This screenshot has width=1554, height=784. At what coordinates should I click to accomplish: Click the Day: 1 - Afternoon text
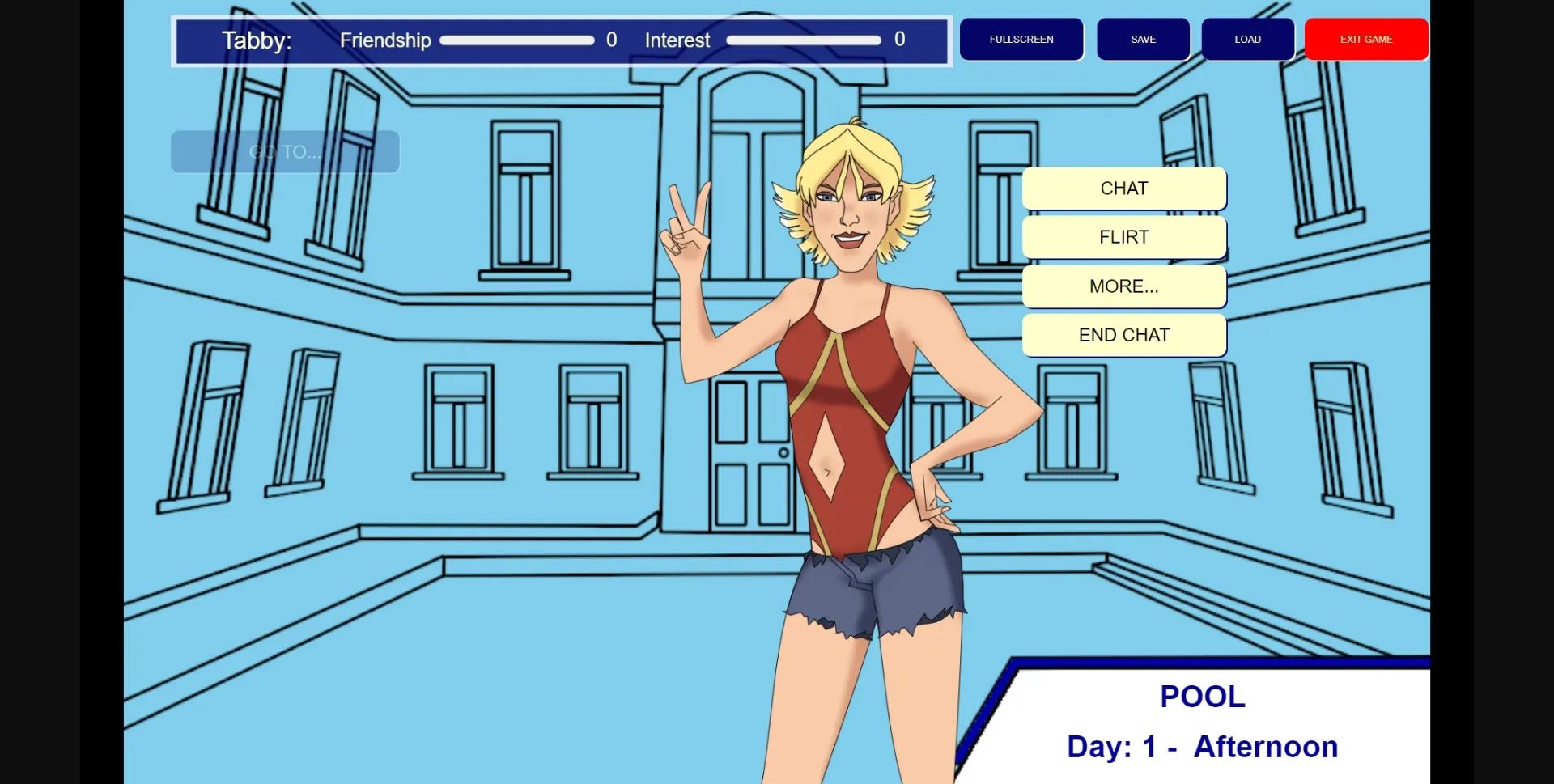[1201, 747]
